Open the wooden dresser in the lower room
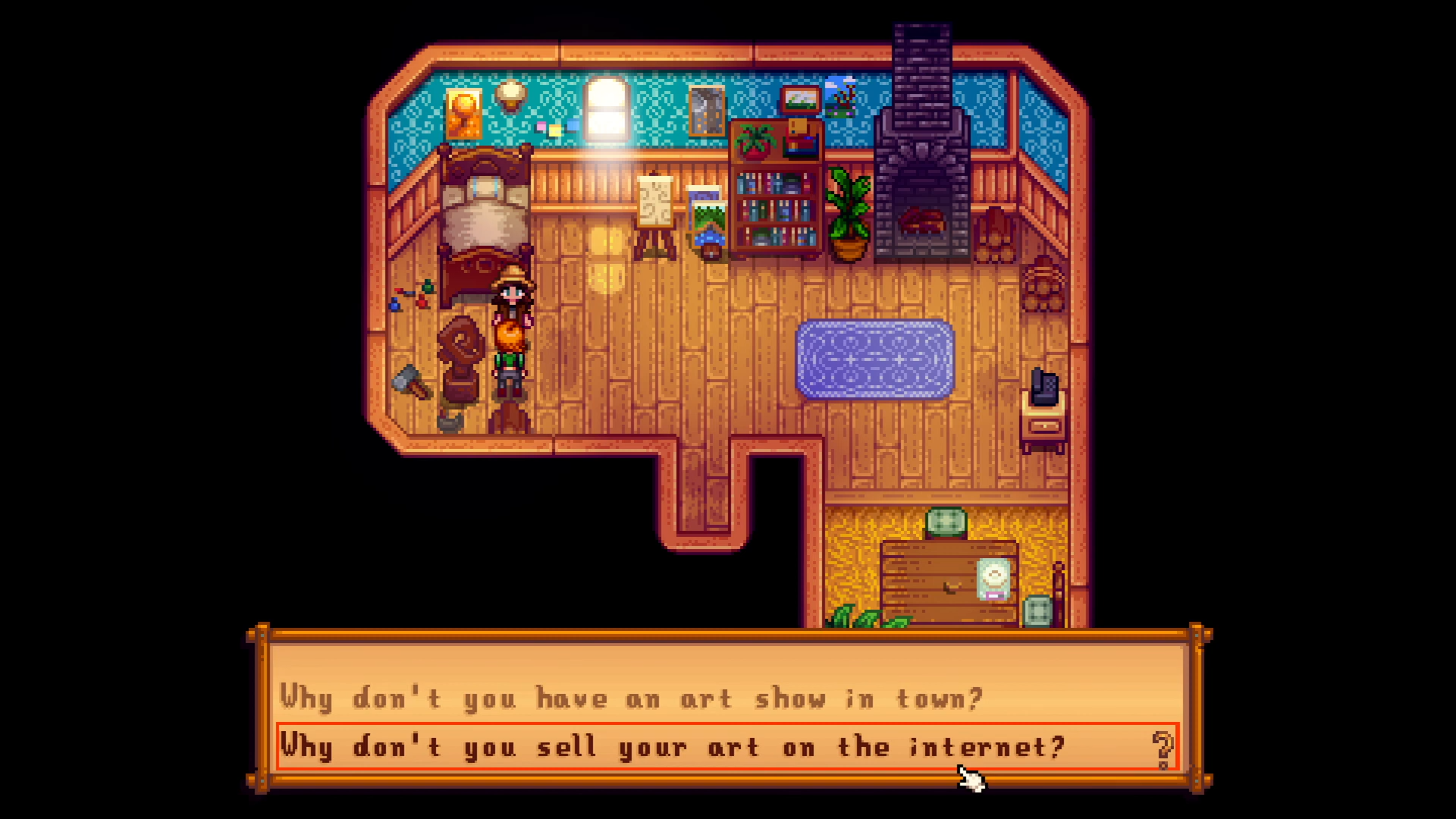 tap(948, 584)
